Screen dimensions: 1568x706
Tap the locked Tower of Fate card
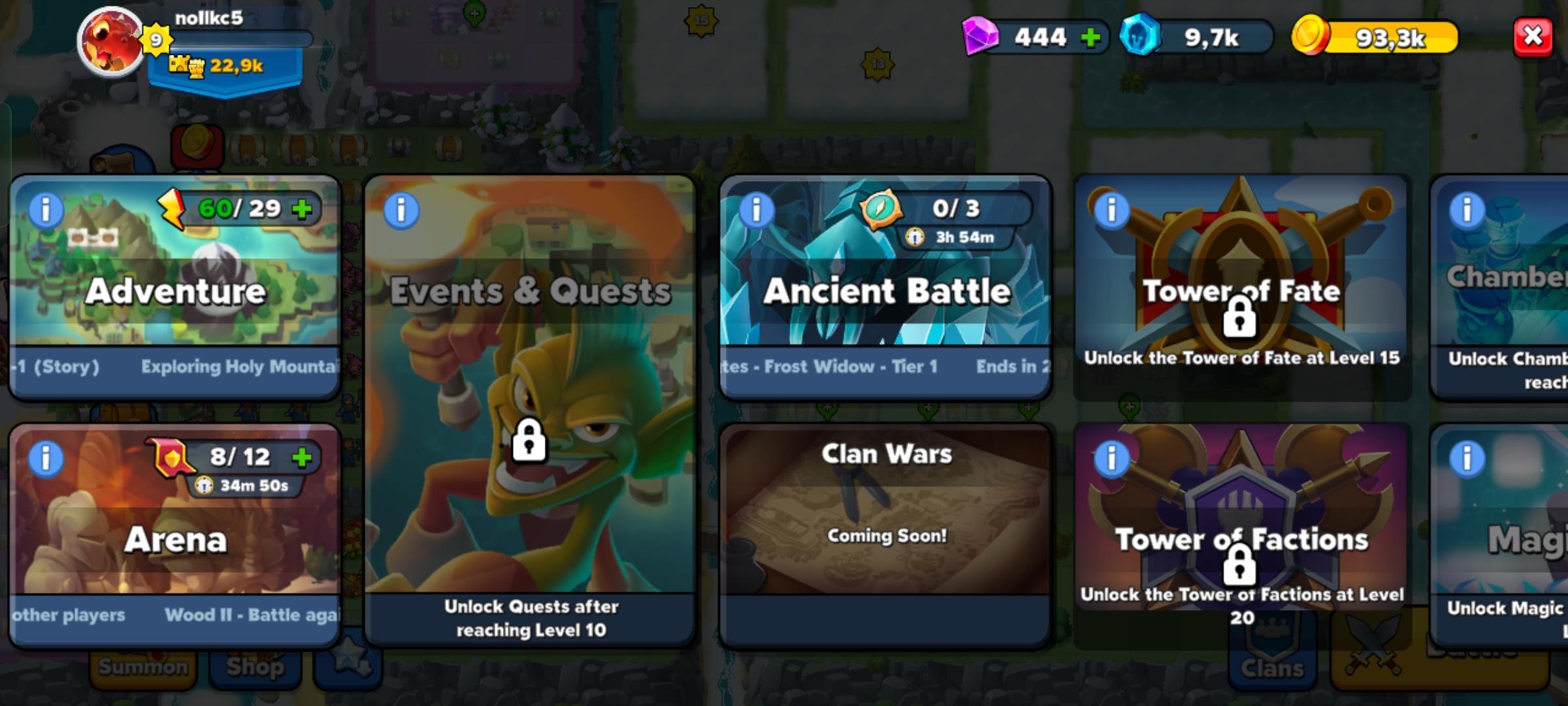(1241, 288)
